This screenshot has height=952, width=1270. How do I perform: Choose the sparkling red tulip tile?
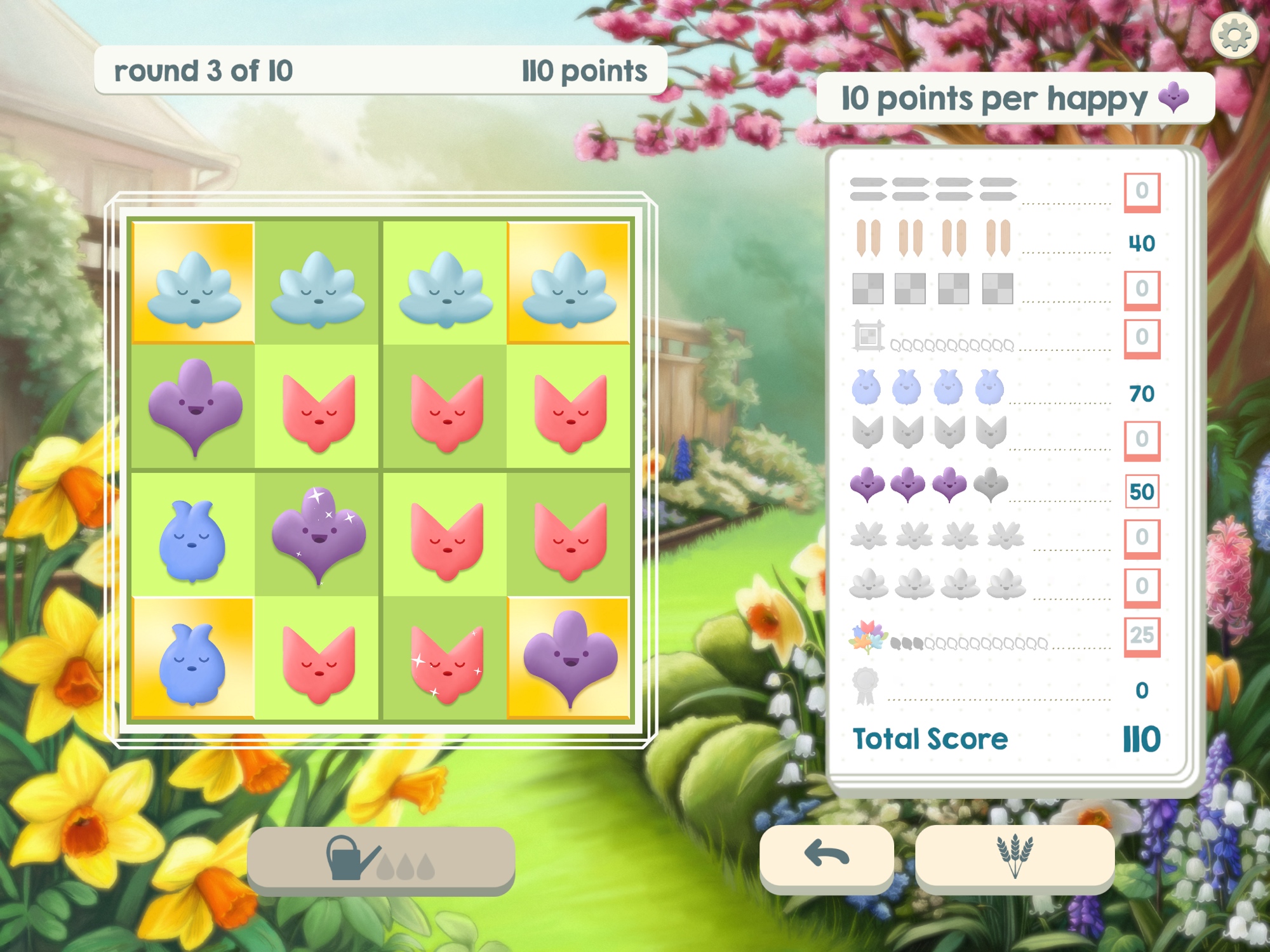point(446,661)
